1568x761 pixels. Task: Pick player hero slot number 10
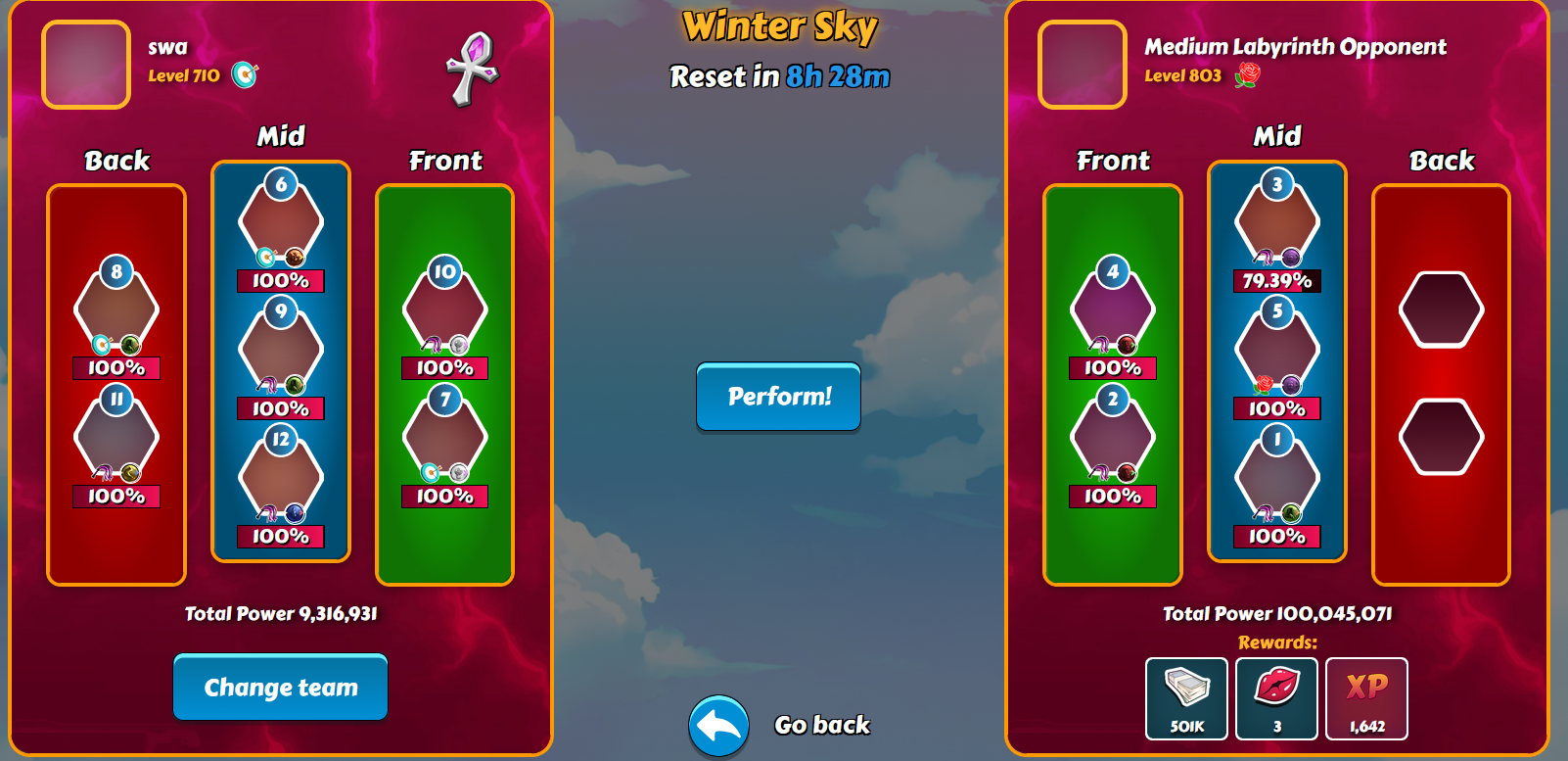[x=445, y=310]
